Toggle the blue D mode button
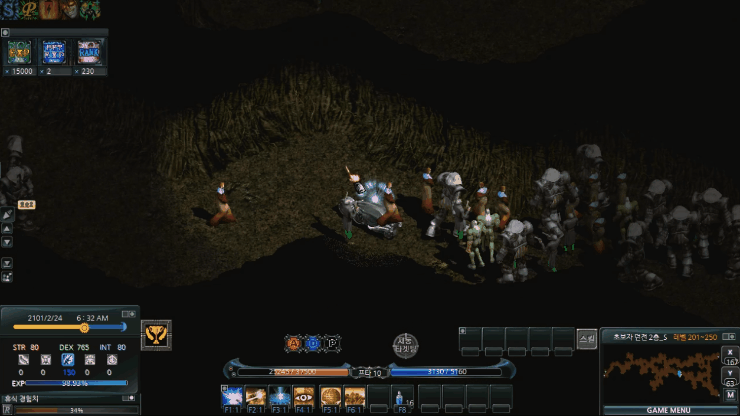740x416 pixels. pos(313,342)
